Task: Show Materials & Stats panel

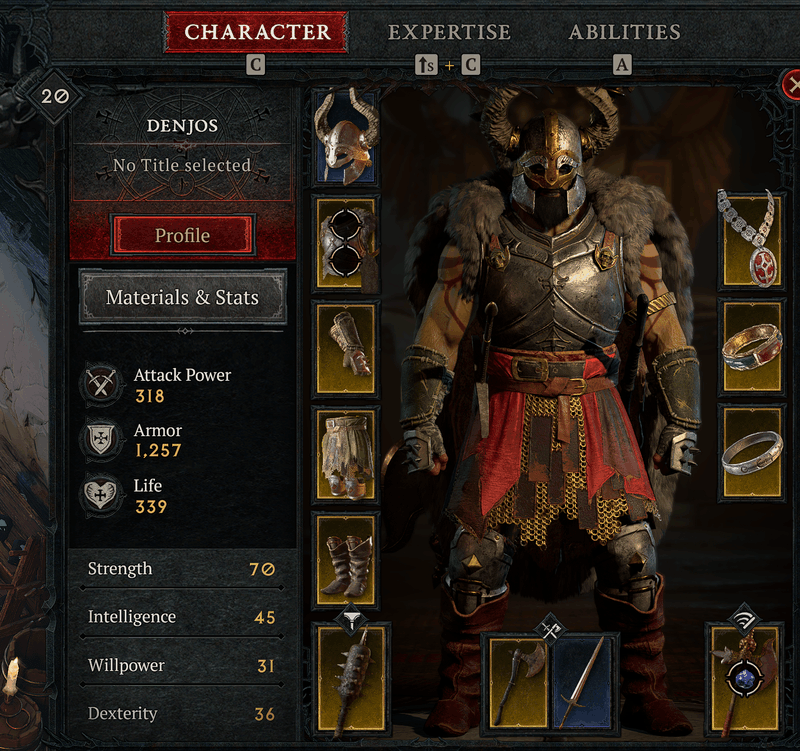Action: tap(182, 297)
